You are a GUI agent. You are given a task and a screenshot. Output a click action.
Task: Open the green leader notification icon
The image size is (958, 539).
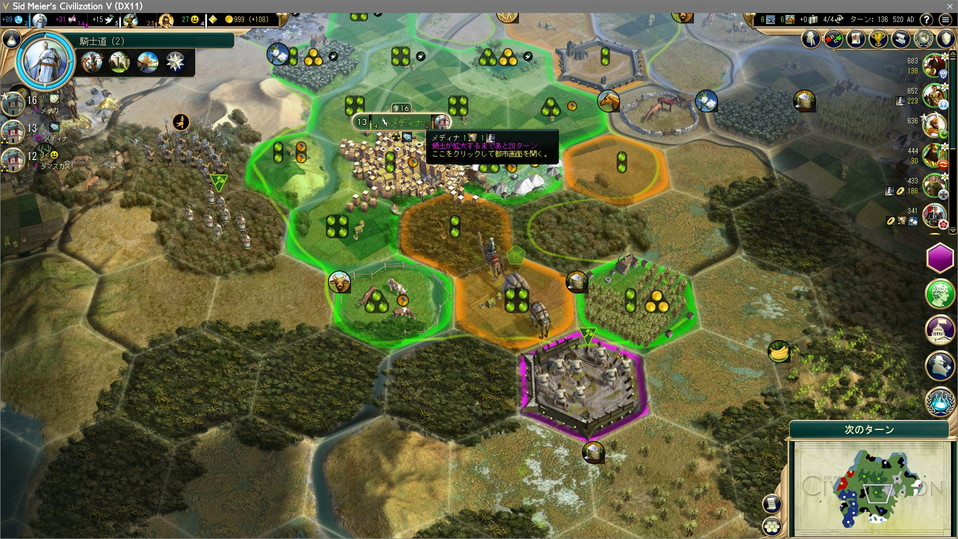point(940,293)
